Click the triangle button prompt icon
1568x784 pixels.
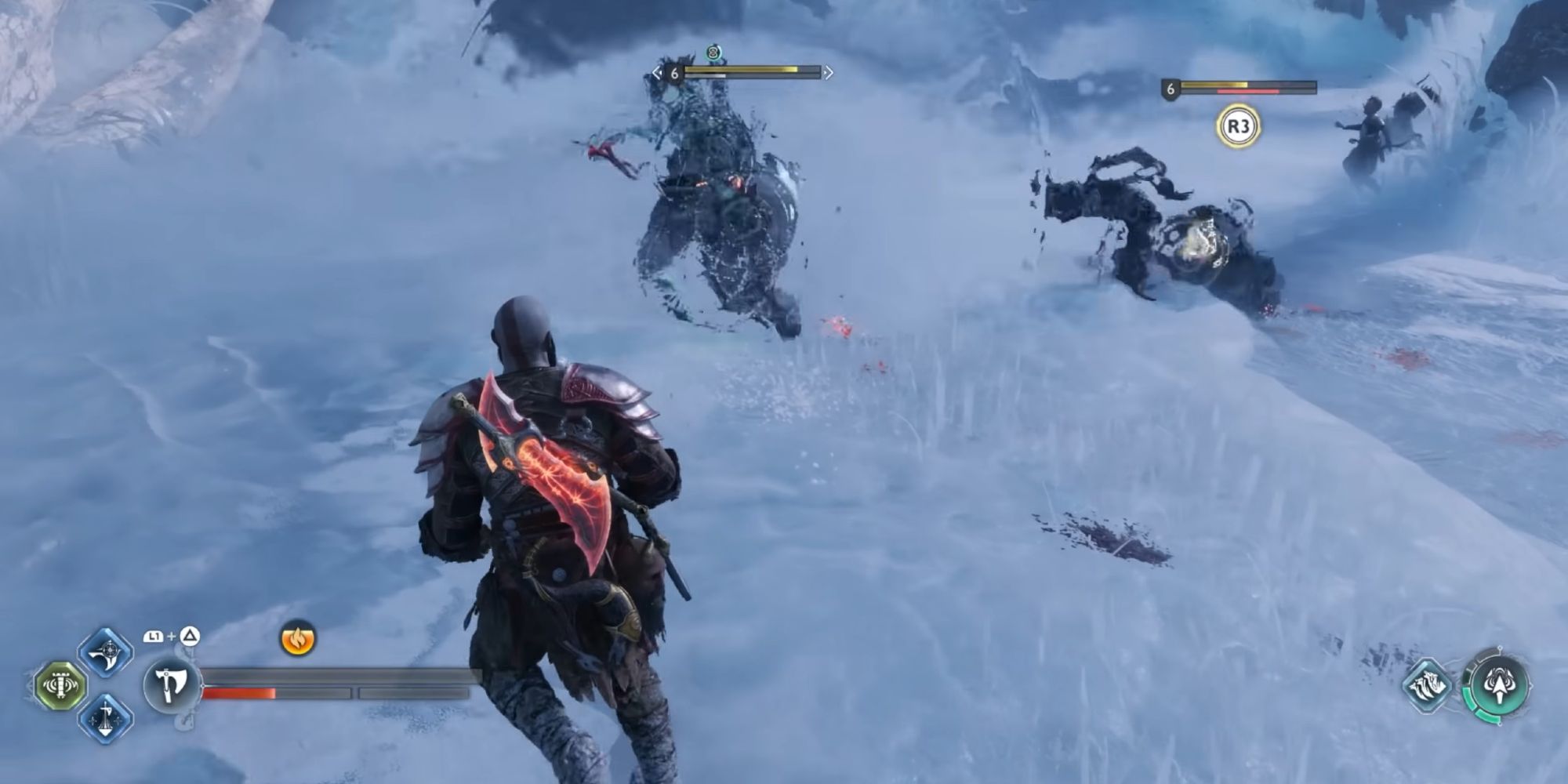189,637
